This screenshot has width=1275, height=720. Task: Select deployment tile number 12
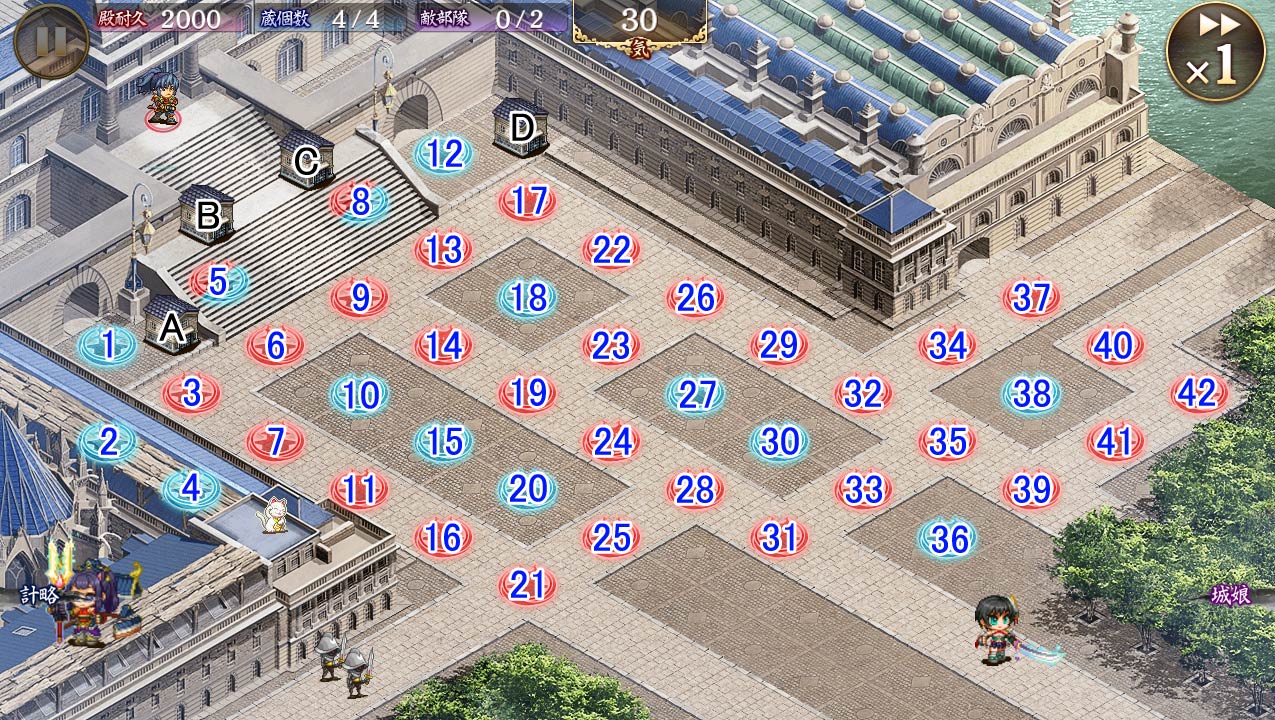click(x=444, y=154)
